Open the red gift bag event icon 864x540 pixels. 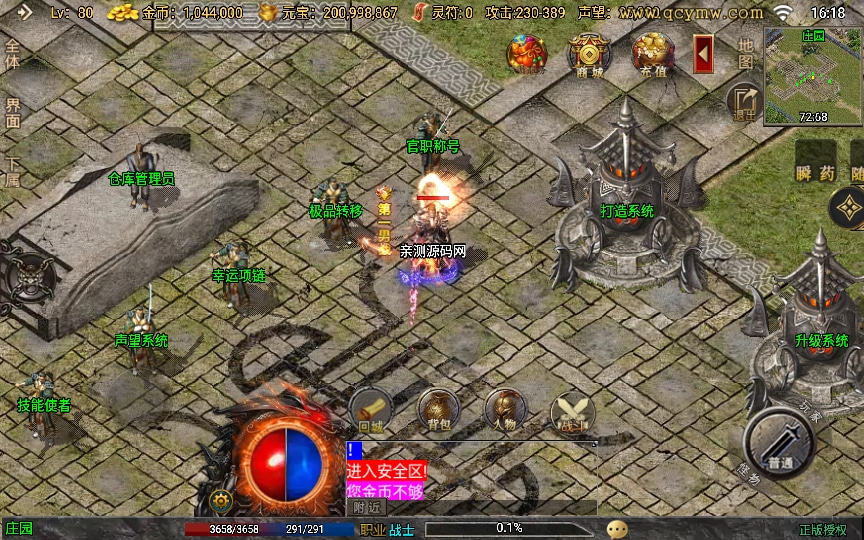click(526, 55)
